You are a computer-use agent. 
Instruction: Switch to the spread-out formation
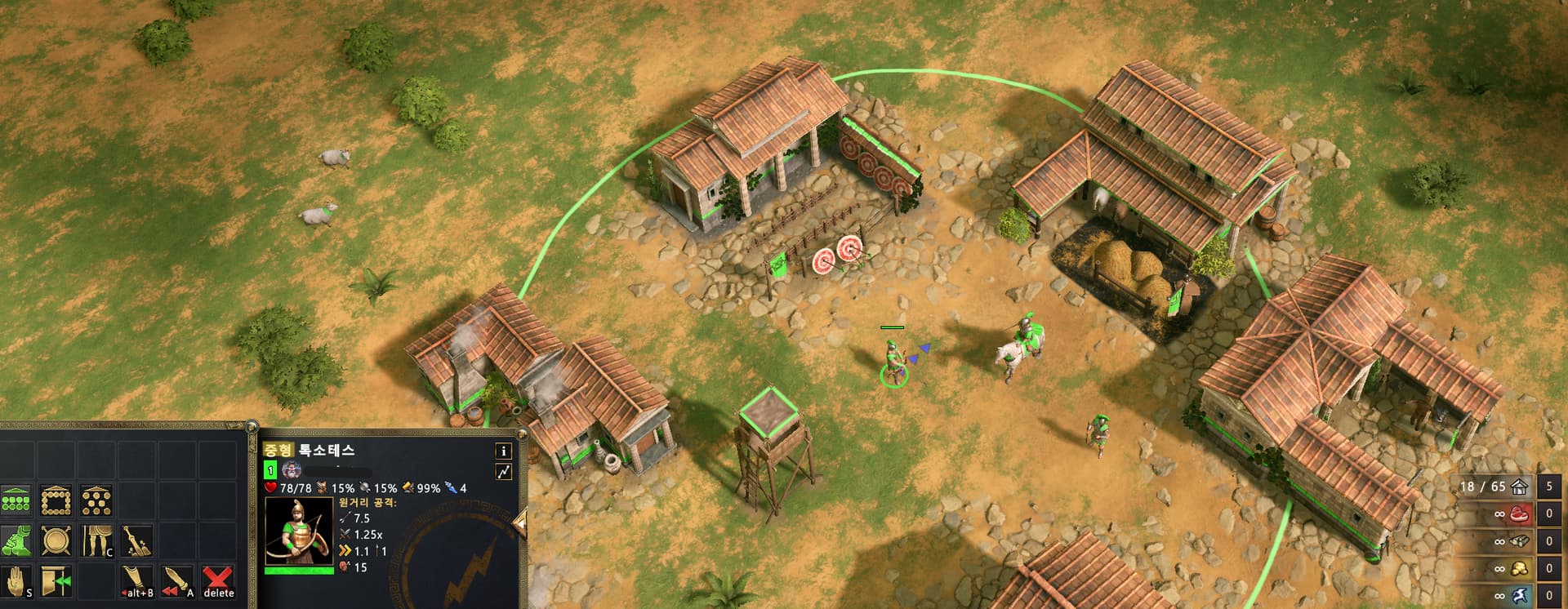click(x=97, y=500)
